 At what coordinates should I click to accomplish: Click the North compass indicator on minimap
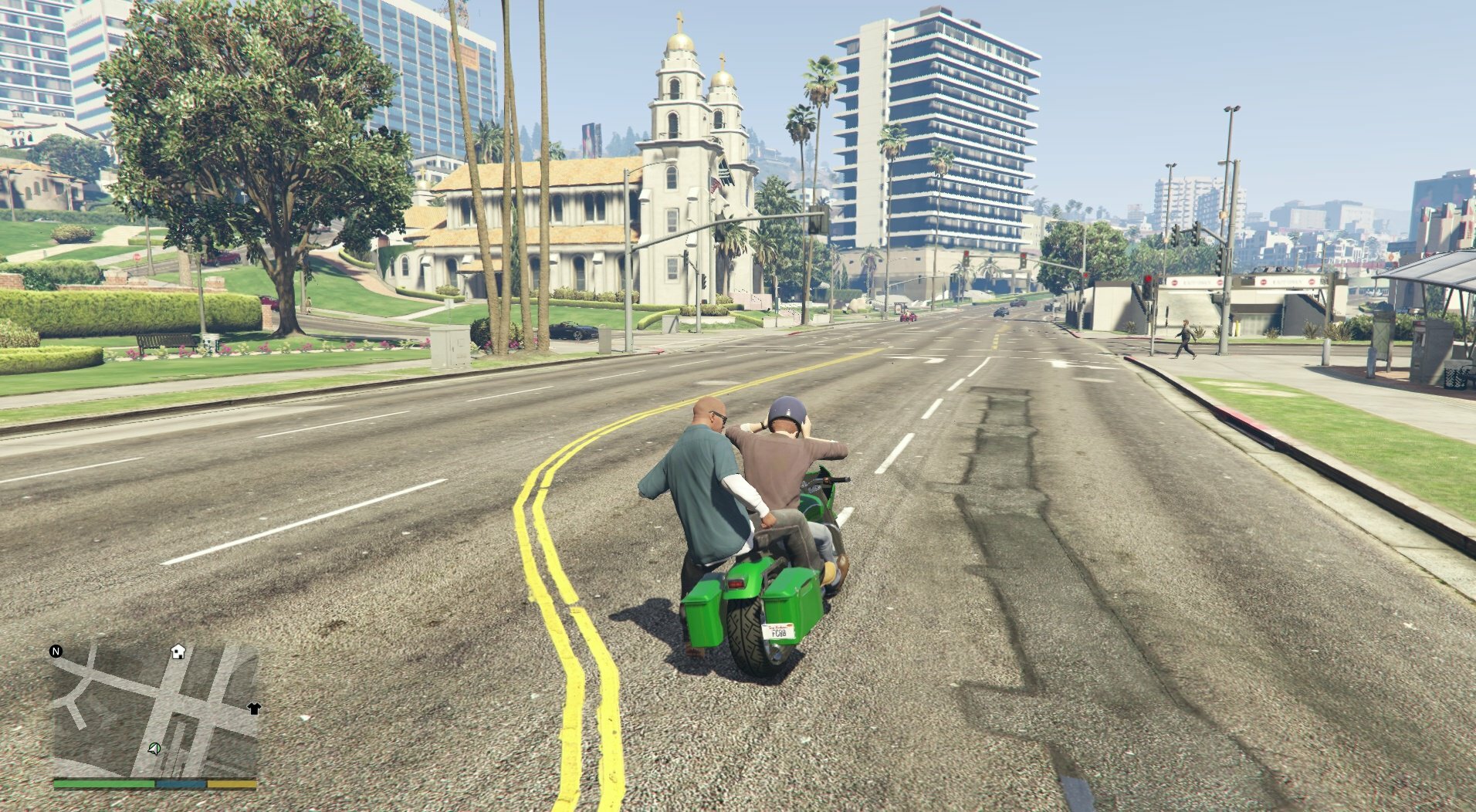pyautogui.click(x=56, y=651)
